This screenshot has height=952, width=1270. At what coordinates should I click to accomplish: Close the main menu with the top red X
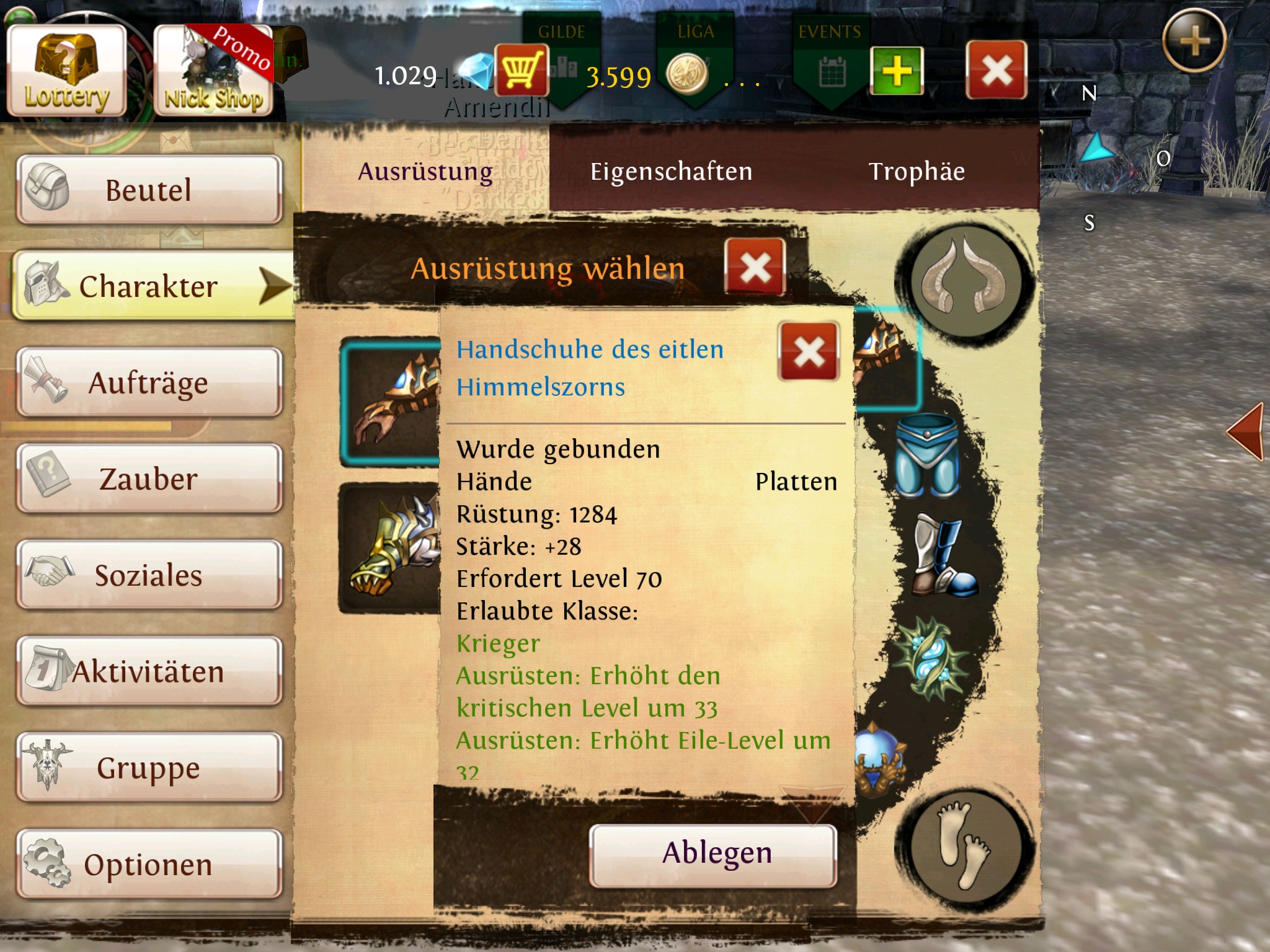(996, 70)
